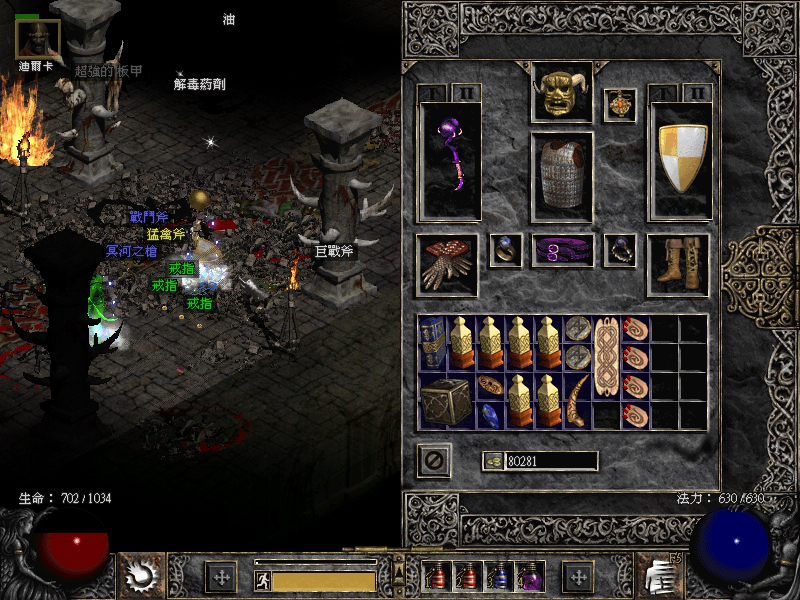Pick the blue gem in inventory

[x=491, y=414]
